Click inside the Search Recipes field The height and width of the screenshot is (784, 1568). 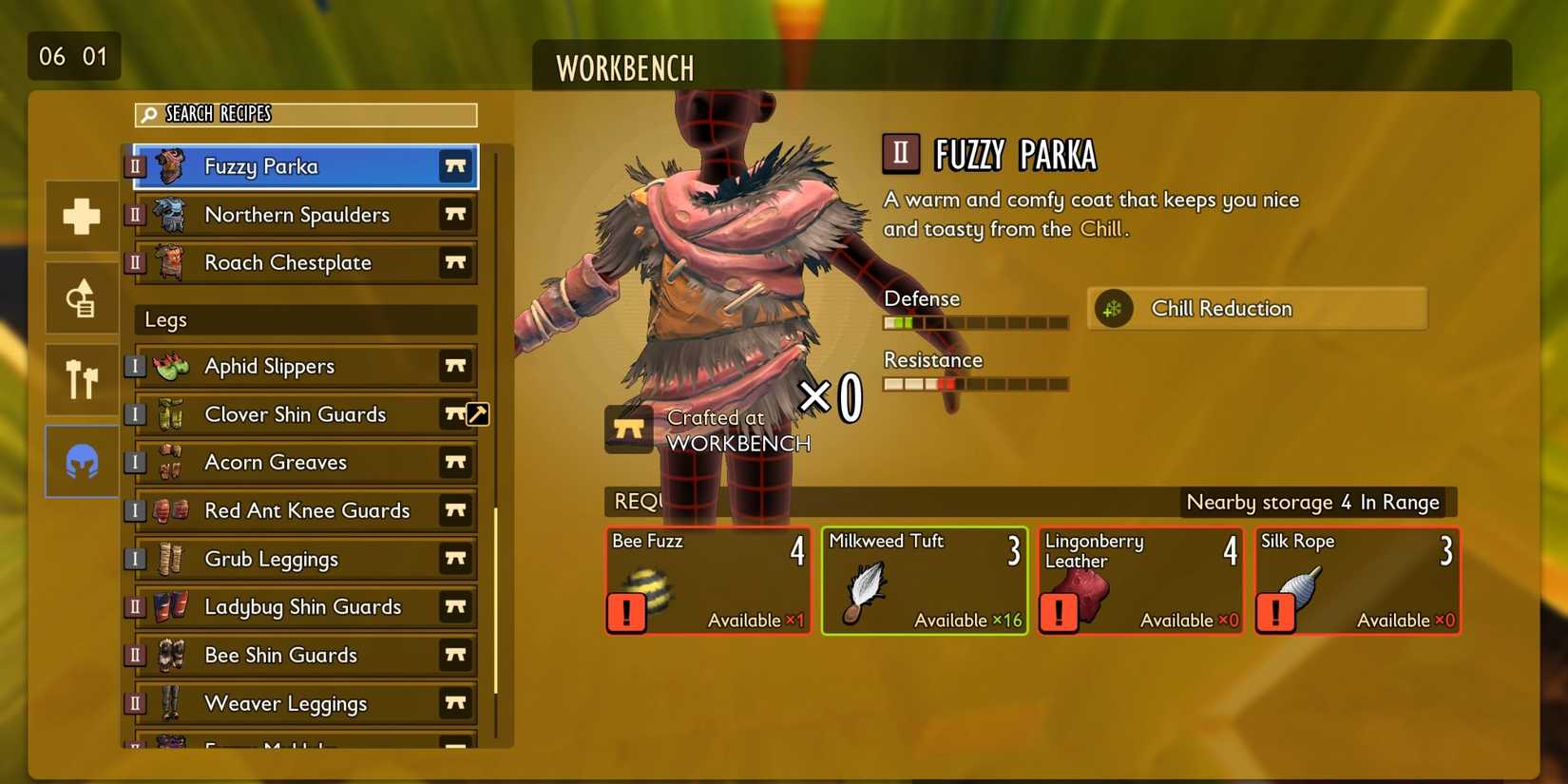(304, 115)
